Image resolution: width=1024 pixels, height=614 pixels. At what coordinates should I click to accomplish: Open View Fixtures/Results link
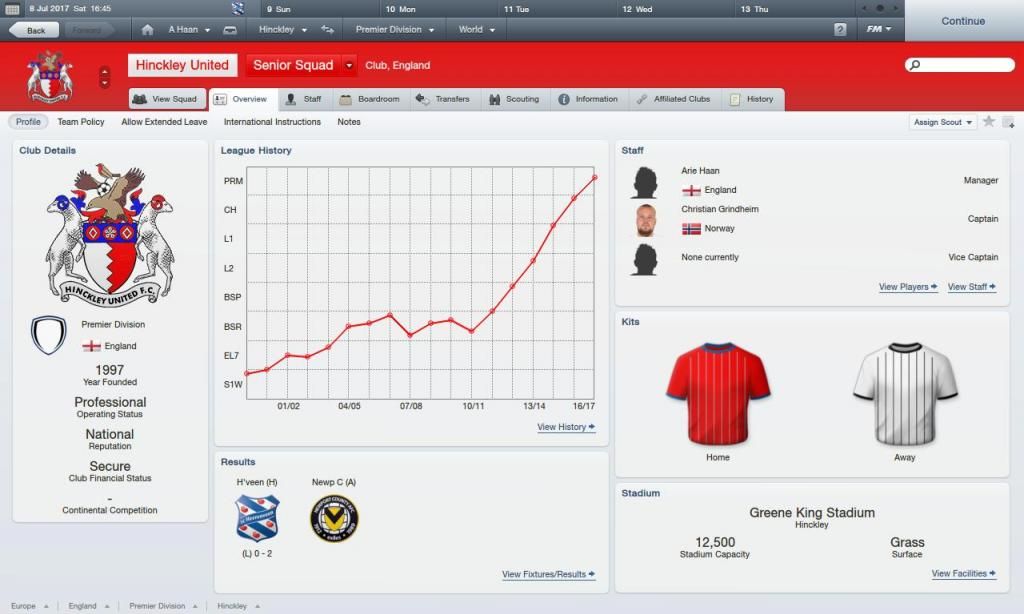point(548,575)
